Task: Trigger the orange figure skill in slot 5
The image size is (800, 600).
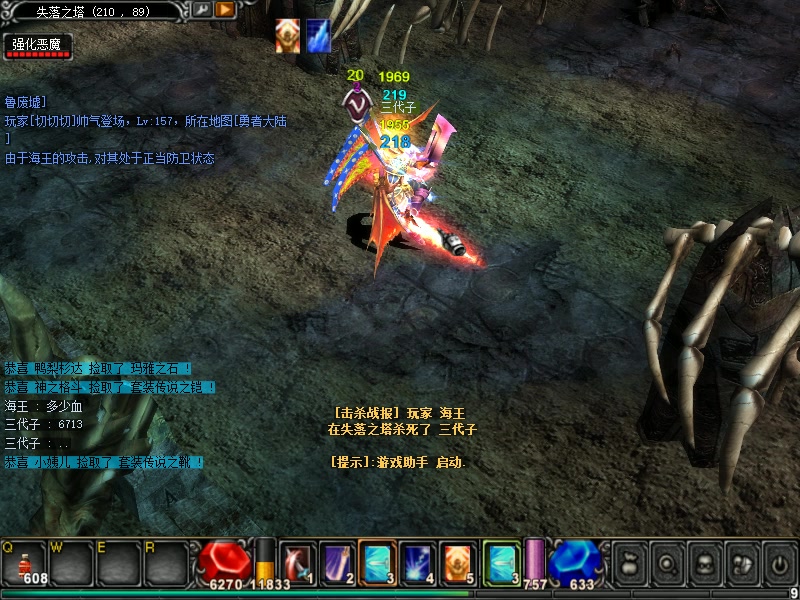Action: tap(457, 562)
